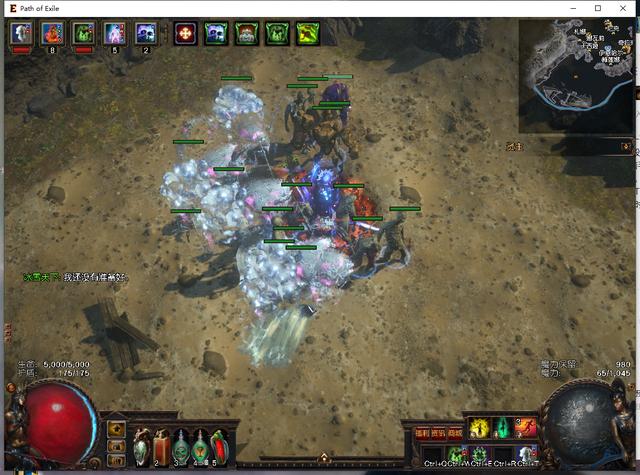This screenshot has height=475, width=640.
Task: Activate the green figure skill icon
Action: click(503, 428)
